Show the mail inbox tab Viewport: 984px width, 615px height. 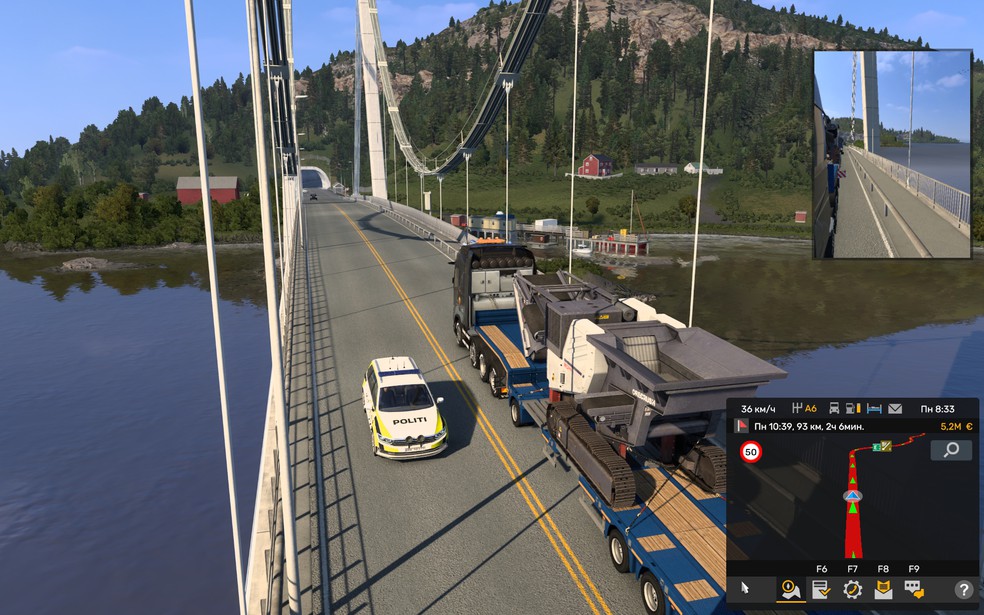click(x=883, y=589)
